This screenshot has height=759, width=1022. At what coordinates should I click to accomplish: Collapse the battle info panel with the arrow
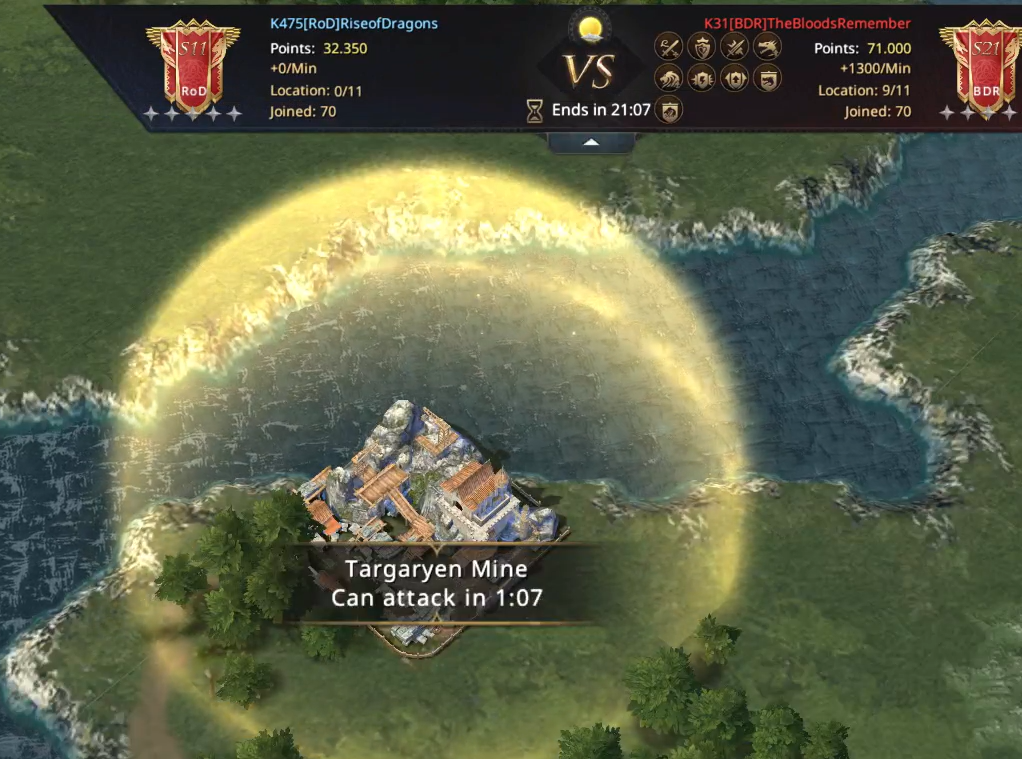pyautogui.click(x=591, y=143)
